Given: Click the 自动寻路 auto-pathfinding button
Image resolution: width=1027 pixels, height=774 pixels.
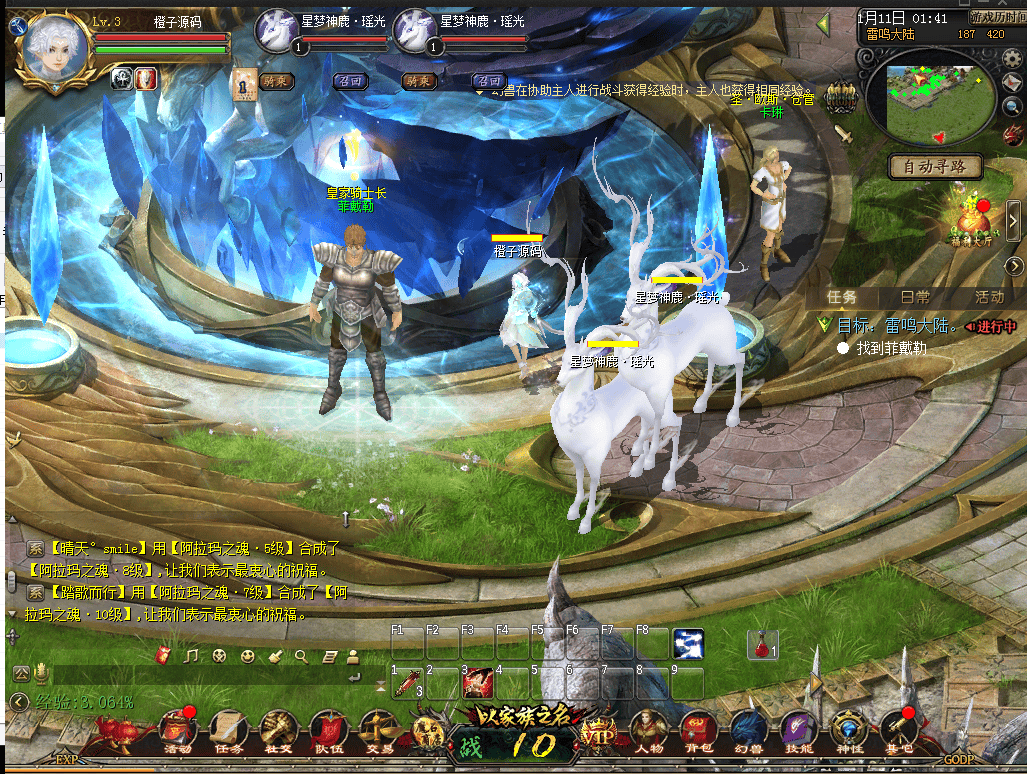Looking at the screenshot, I should click(935, 167).
